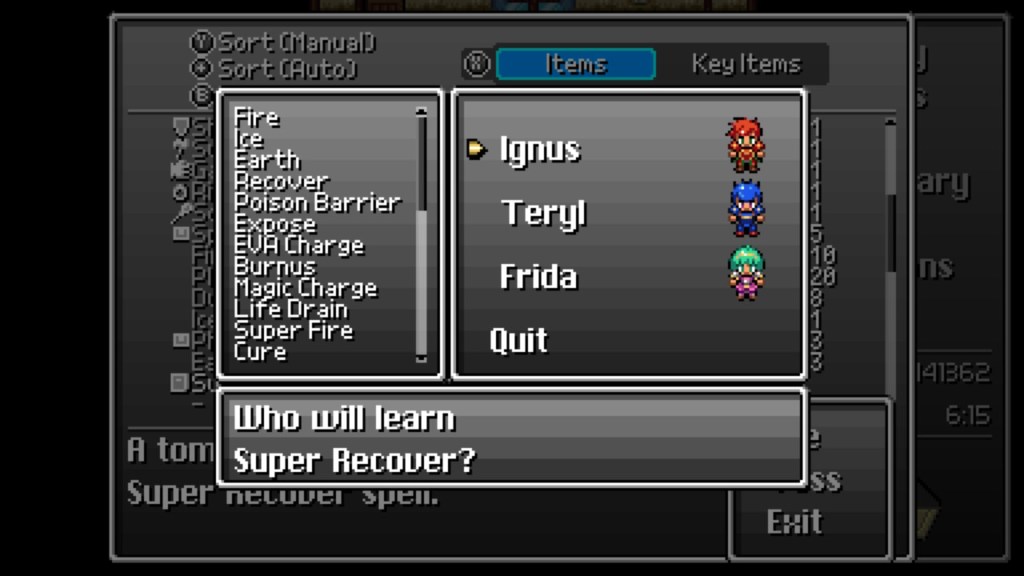Select the Items tab

coord(575,64)
